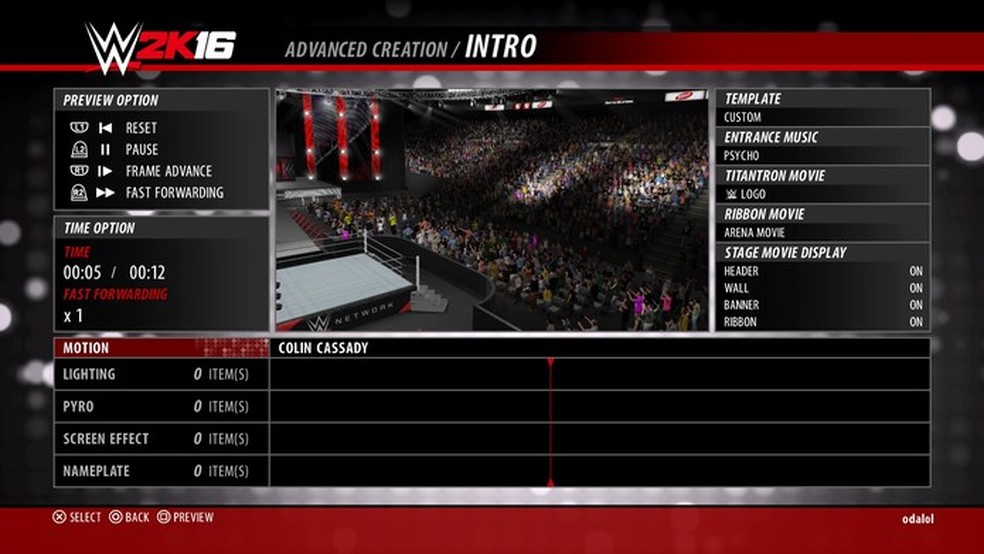Open the Lighting track row

point(160,375)
